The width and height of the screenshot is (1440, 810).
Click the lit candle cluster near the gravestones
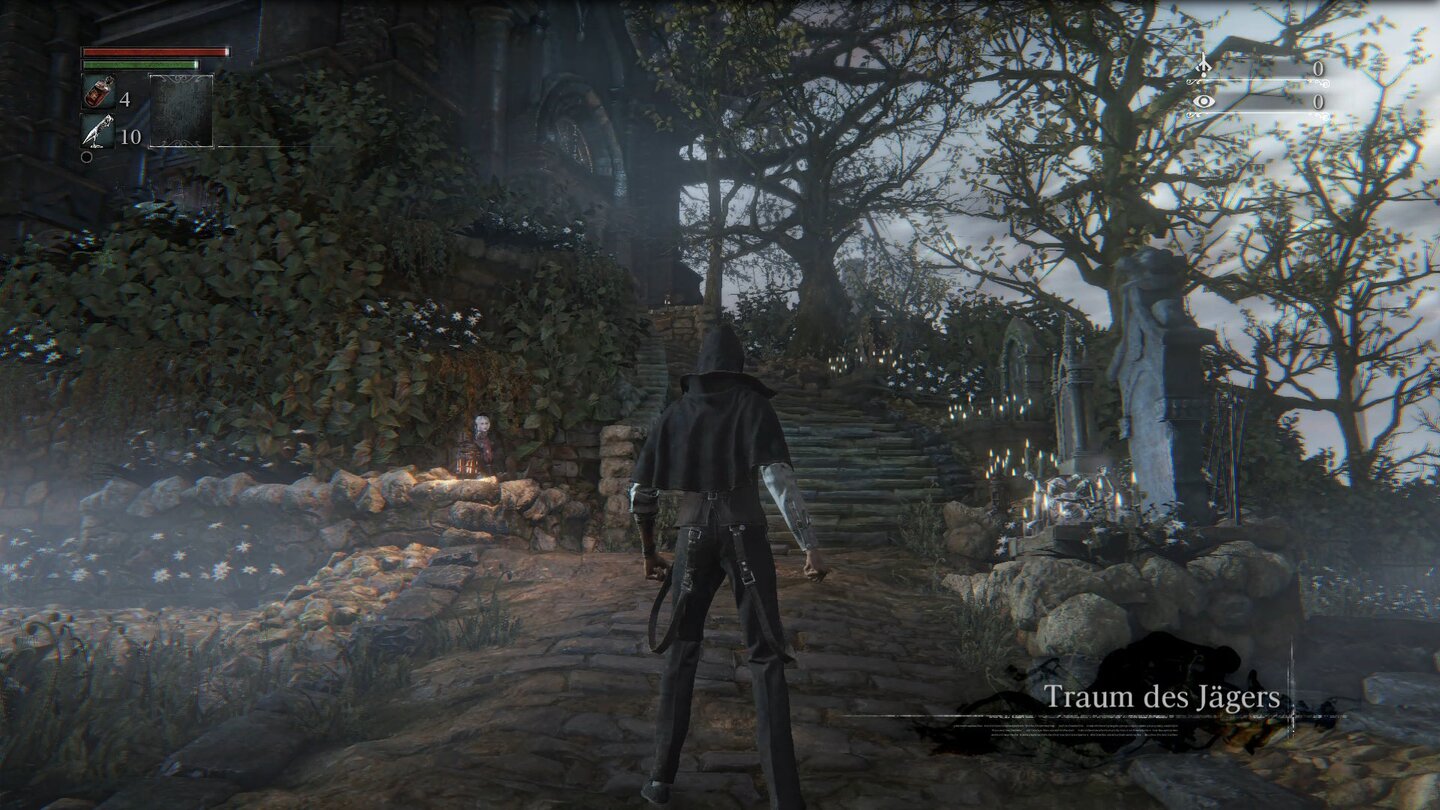[1010, 470]
